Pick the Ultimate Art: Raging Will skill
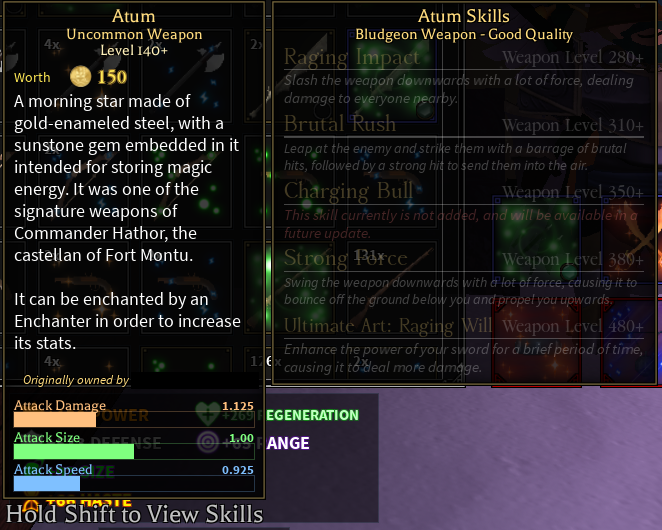 click(388, 326)
